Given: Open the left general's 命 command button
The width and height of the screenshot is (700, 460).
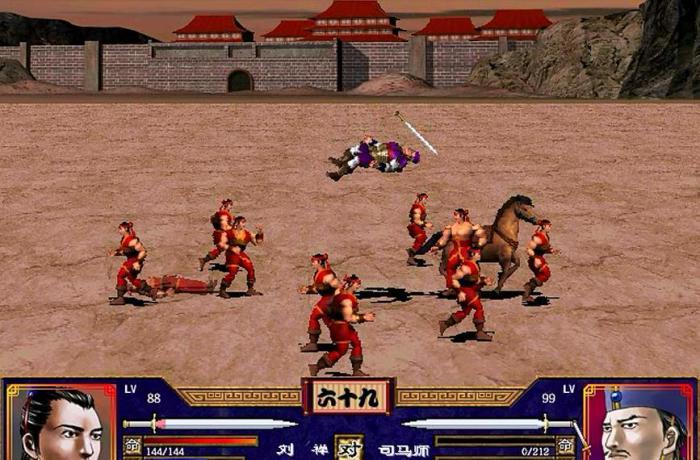Looking at the screenshot, I should 132,445.
